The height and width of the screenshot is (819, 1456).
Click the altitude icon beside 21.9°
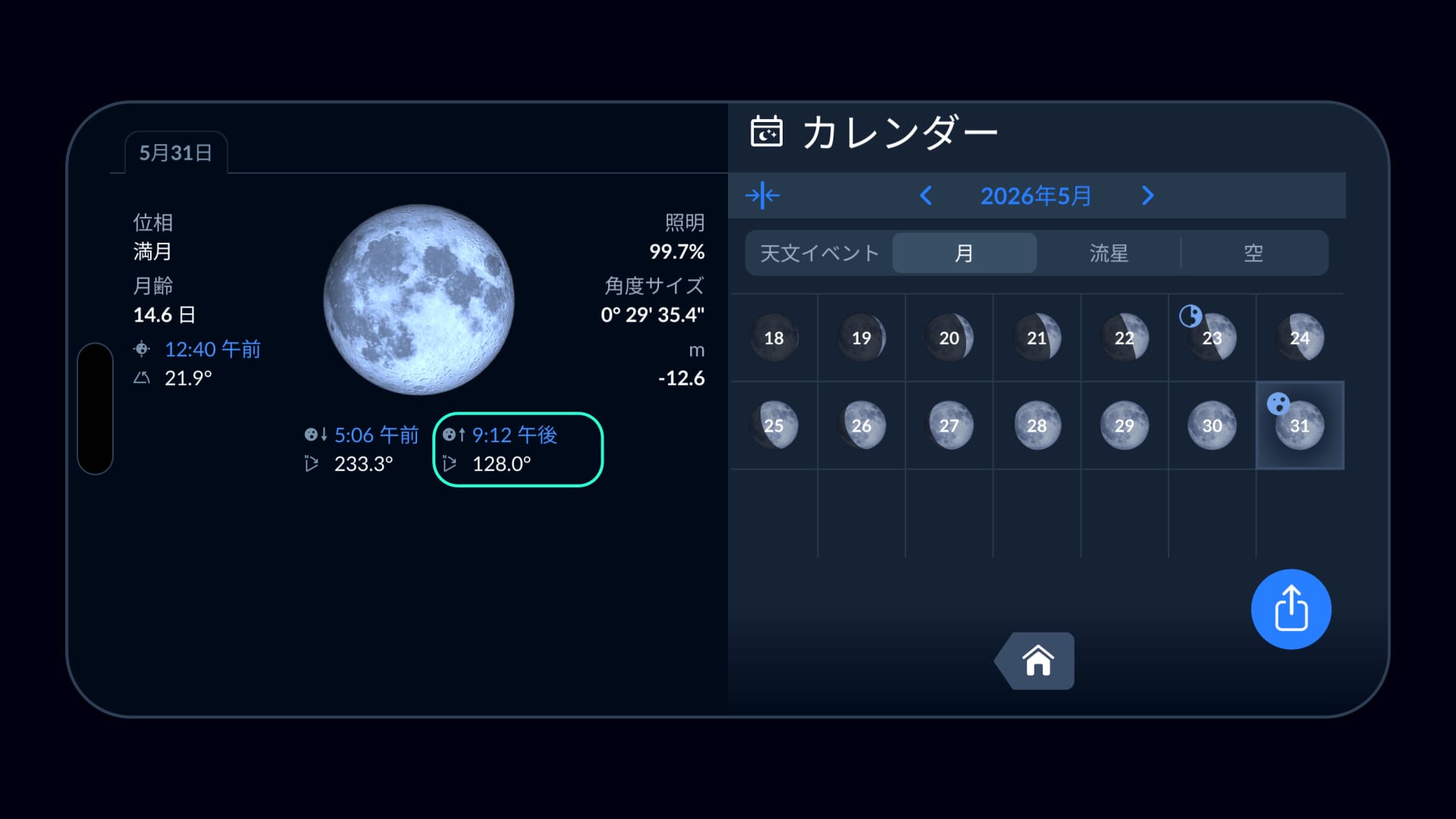(x=143, y=377)
